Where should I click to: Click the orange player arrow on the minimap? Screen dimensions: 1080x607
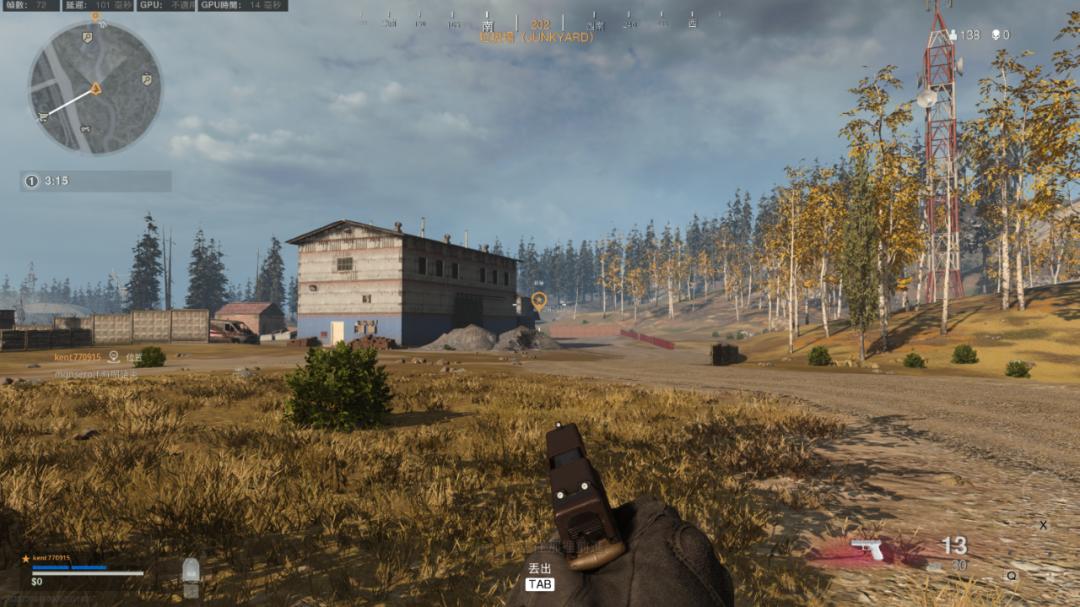(96, 88)
